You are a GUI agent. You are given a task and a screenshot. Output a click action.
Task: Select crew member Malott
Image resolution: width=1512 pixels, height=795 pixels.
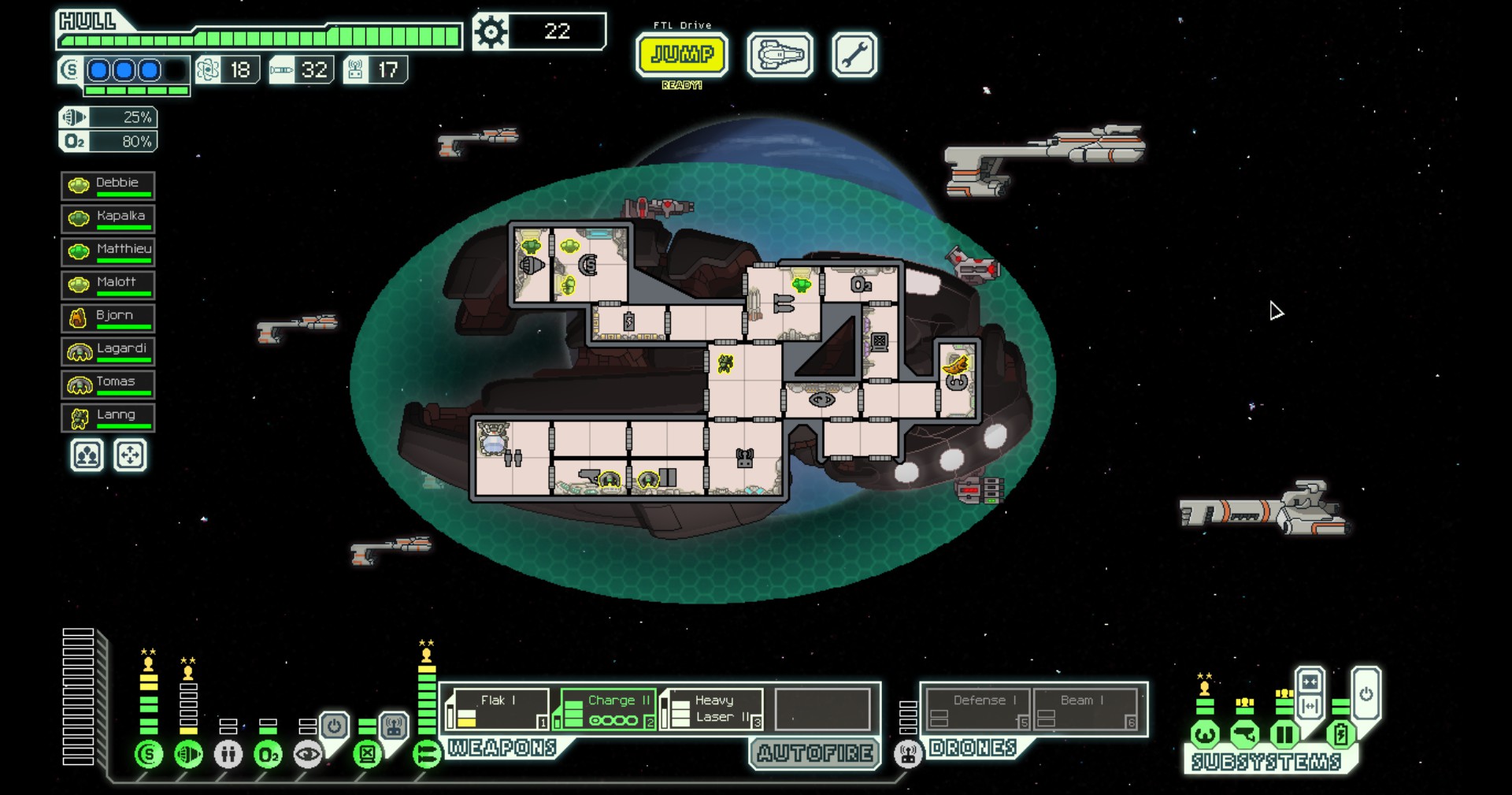click(x=108, y=285)
